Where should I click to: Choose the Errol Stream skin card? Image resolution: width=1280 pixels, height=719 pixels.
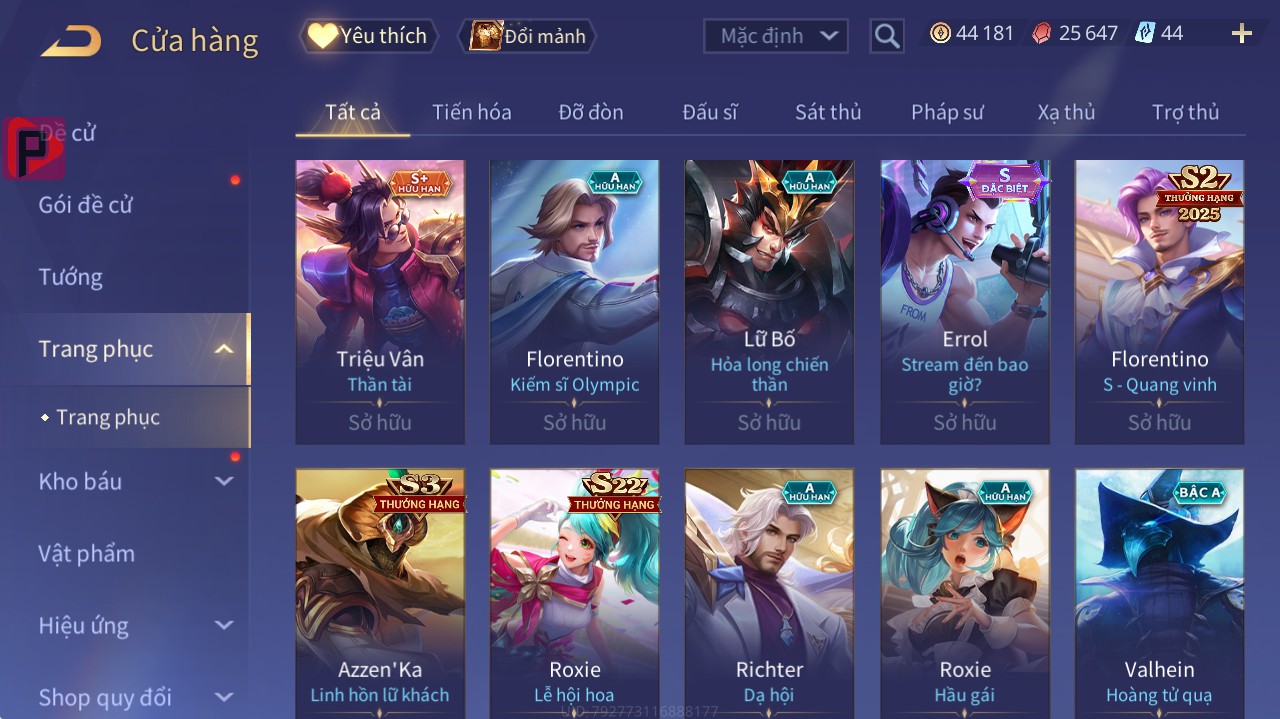965,300
